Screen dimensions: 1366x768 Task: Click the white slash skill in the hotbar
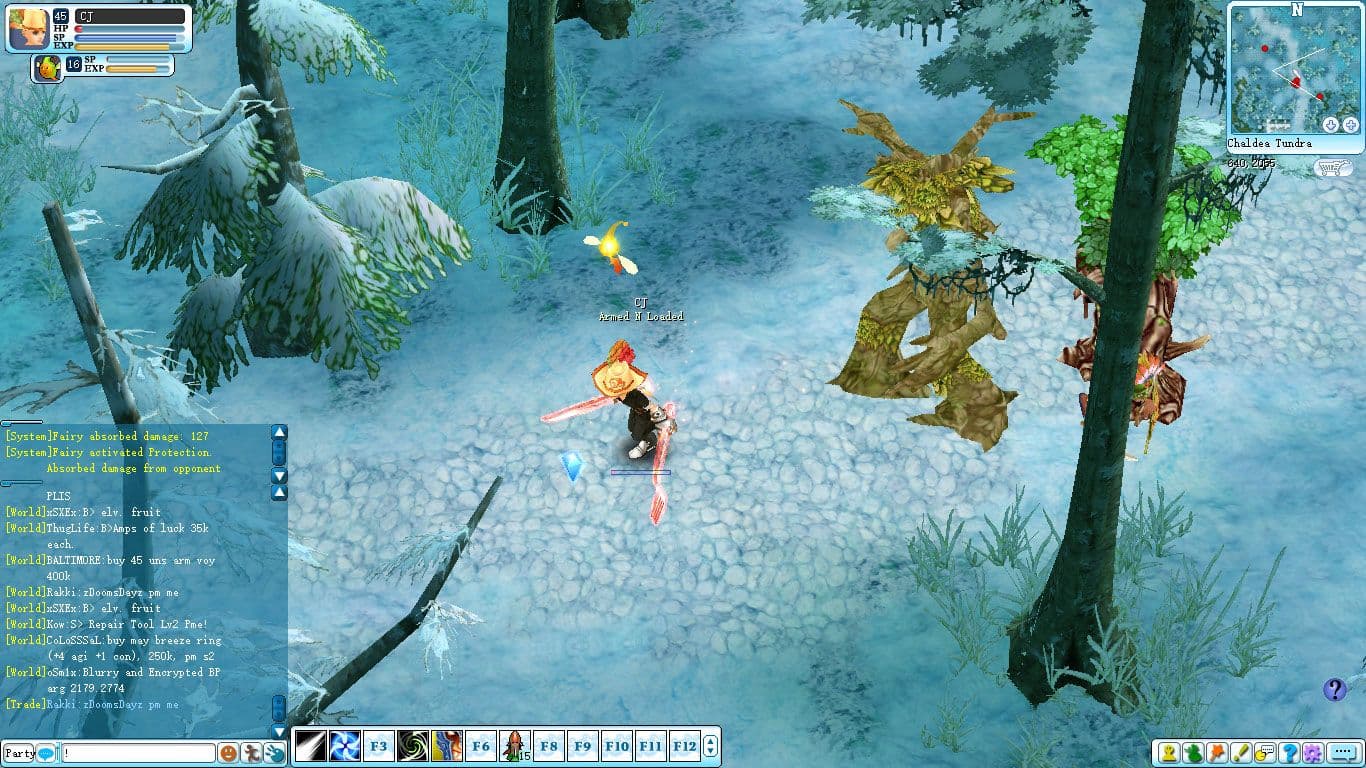point(311,746)
